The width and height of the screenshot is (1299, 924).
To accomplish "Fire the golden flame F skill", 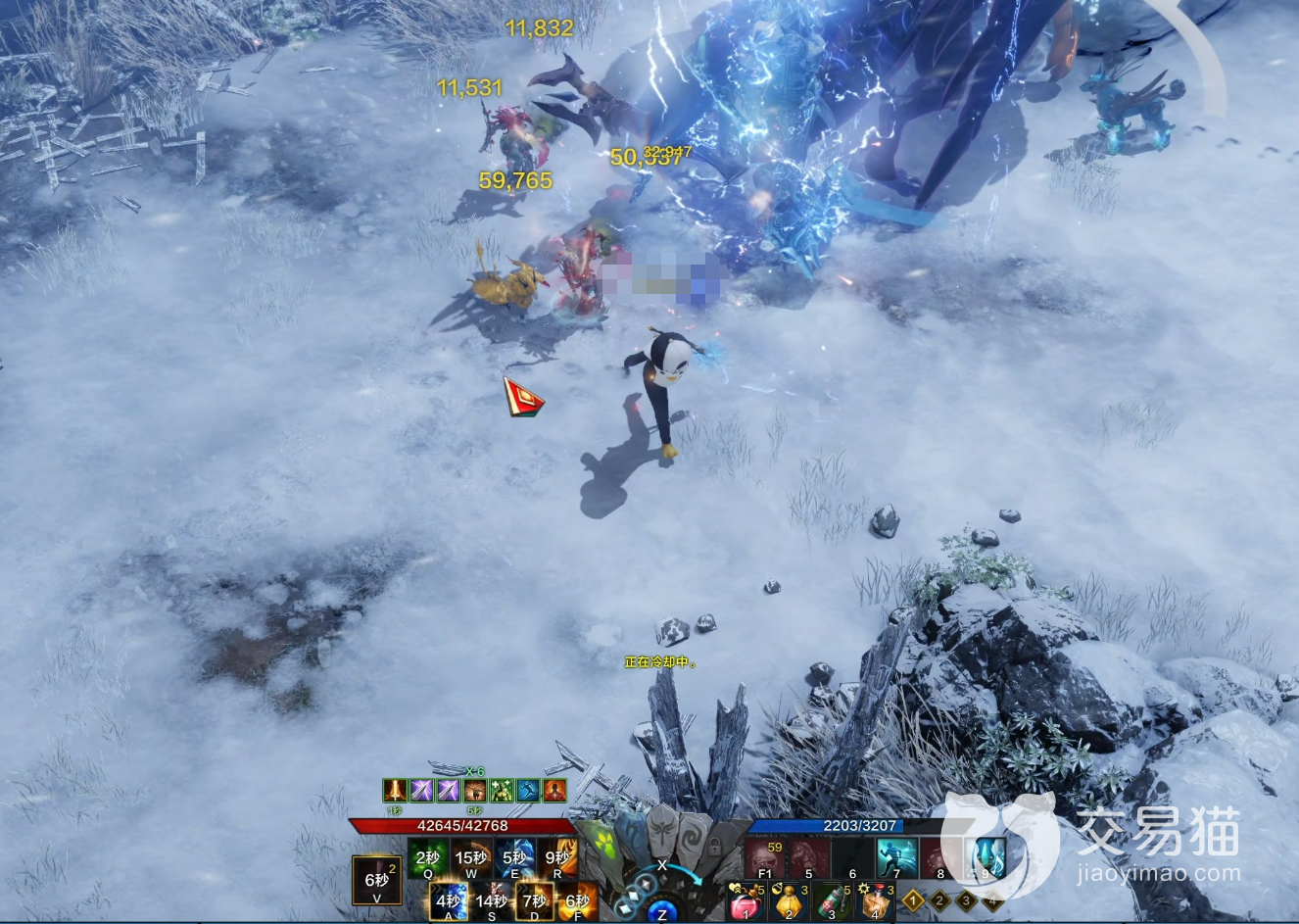I will [x=577, y=900].
